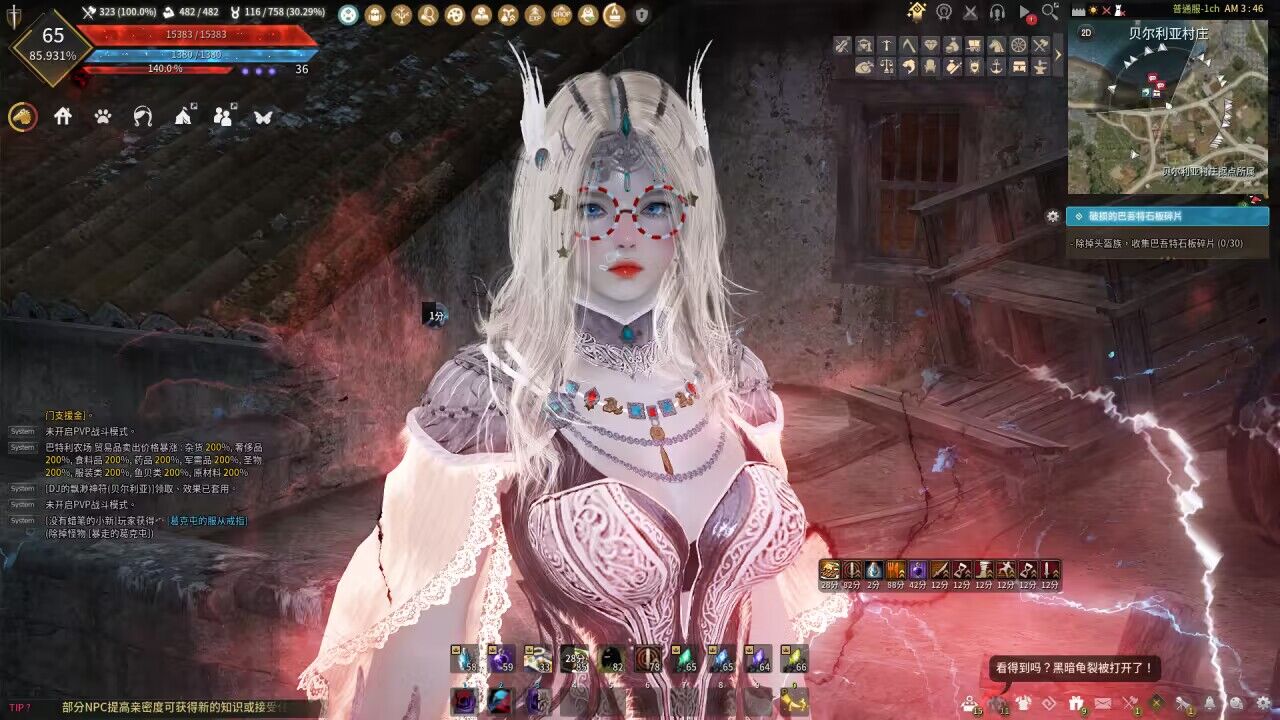Open quest widget gear settings
The image size is (1280, 720).
(x=1053, y=216)
